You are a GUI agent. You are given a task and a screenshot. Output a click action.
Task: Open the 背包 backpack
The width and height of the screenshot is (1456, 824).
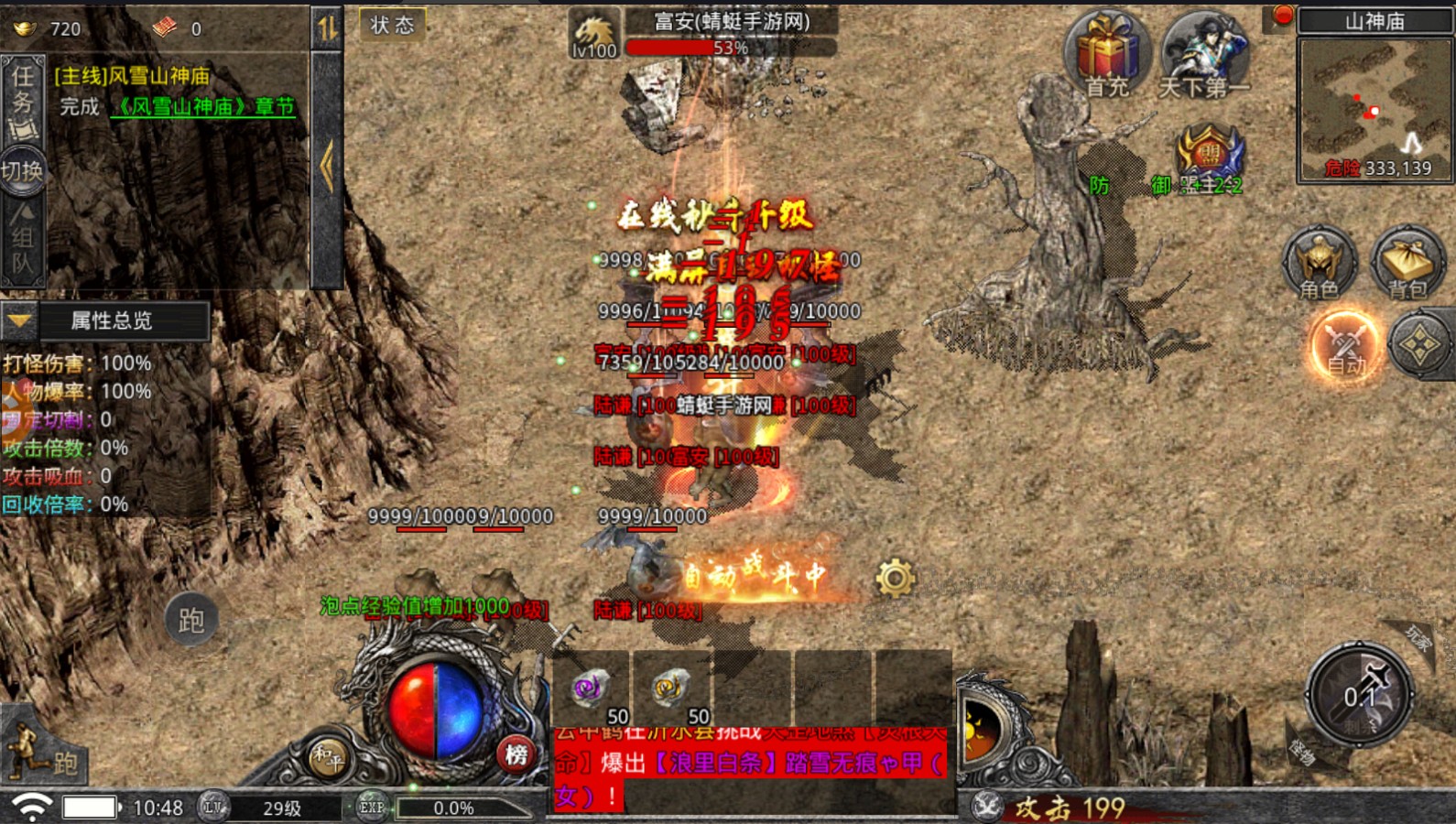point(1407,263)
